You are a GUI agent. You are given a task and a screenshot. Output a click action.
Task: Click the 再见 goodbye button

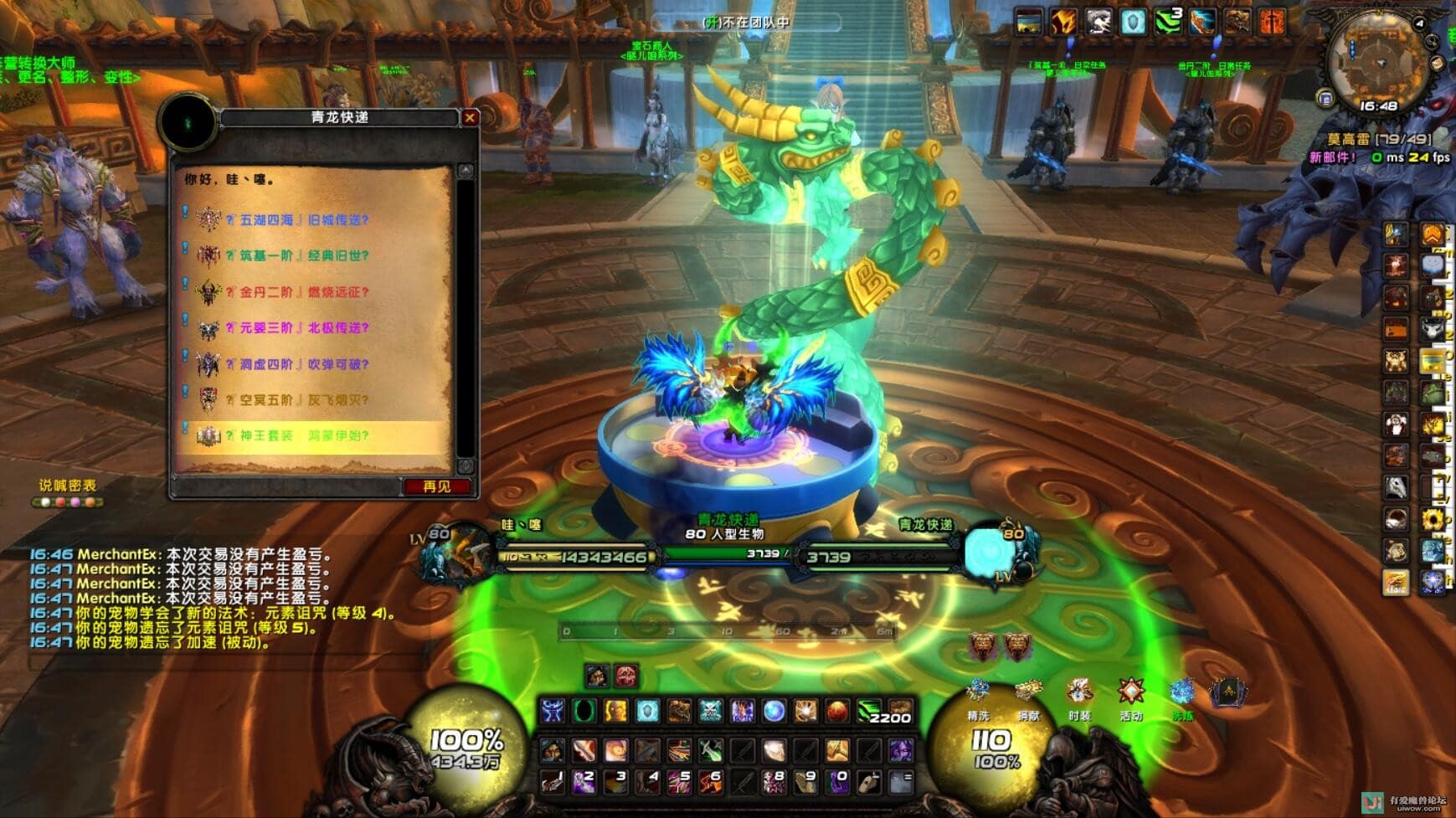tap(436, 486)
